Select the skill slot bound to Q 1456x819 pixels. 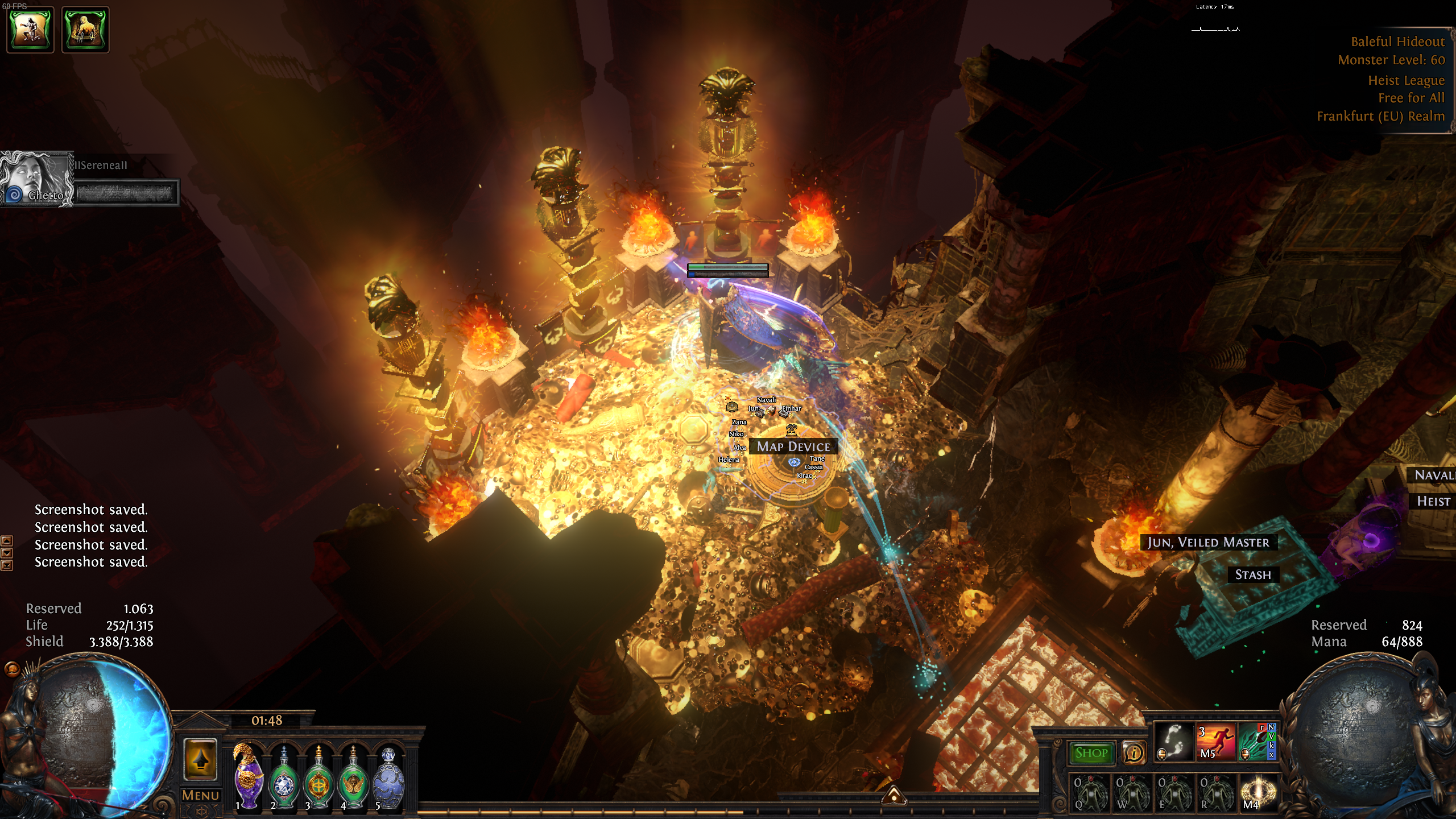coord(1090,792)
